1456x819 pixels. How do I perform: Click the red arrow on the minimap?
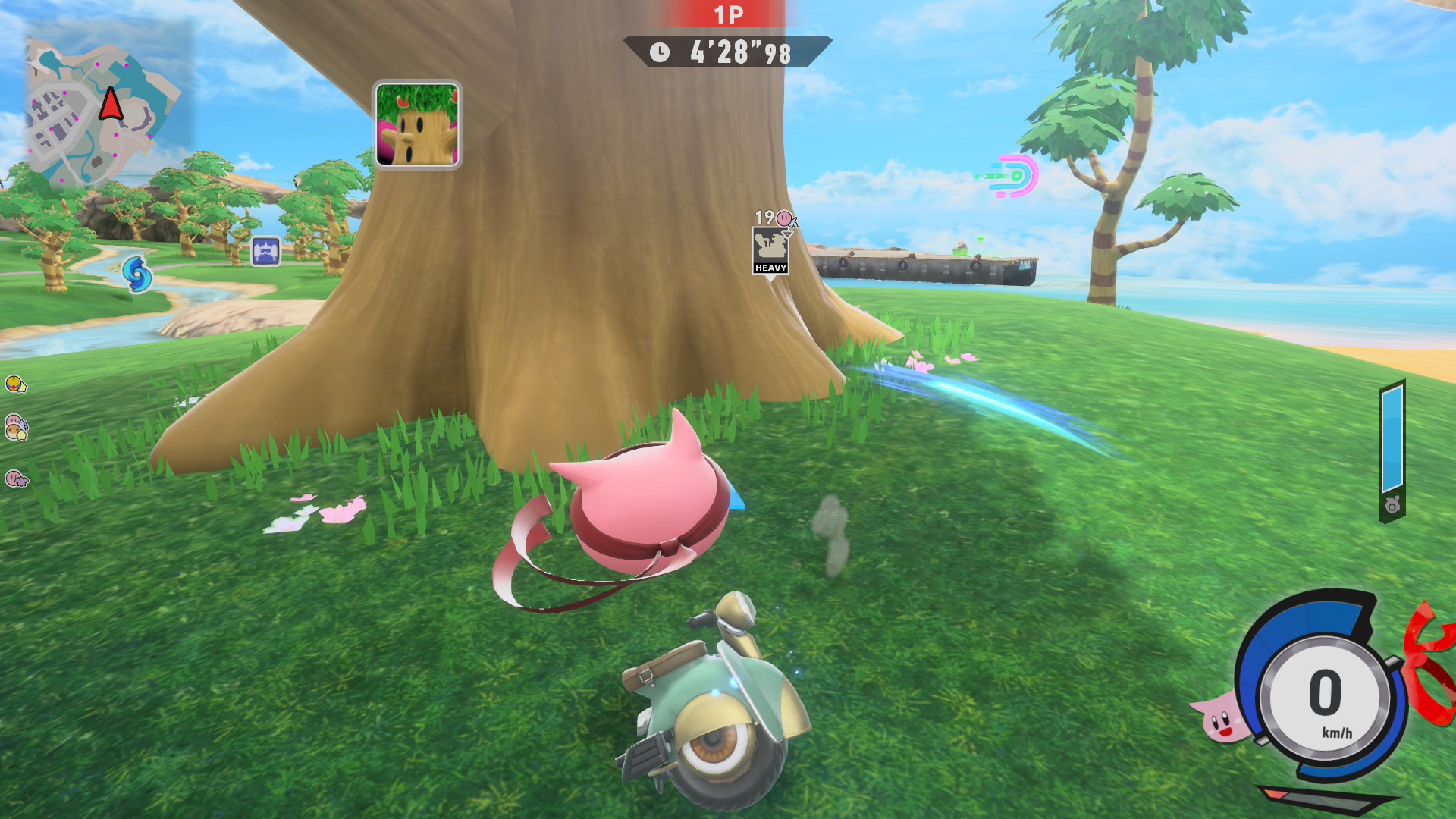(x=111, y=105)
